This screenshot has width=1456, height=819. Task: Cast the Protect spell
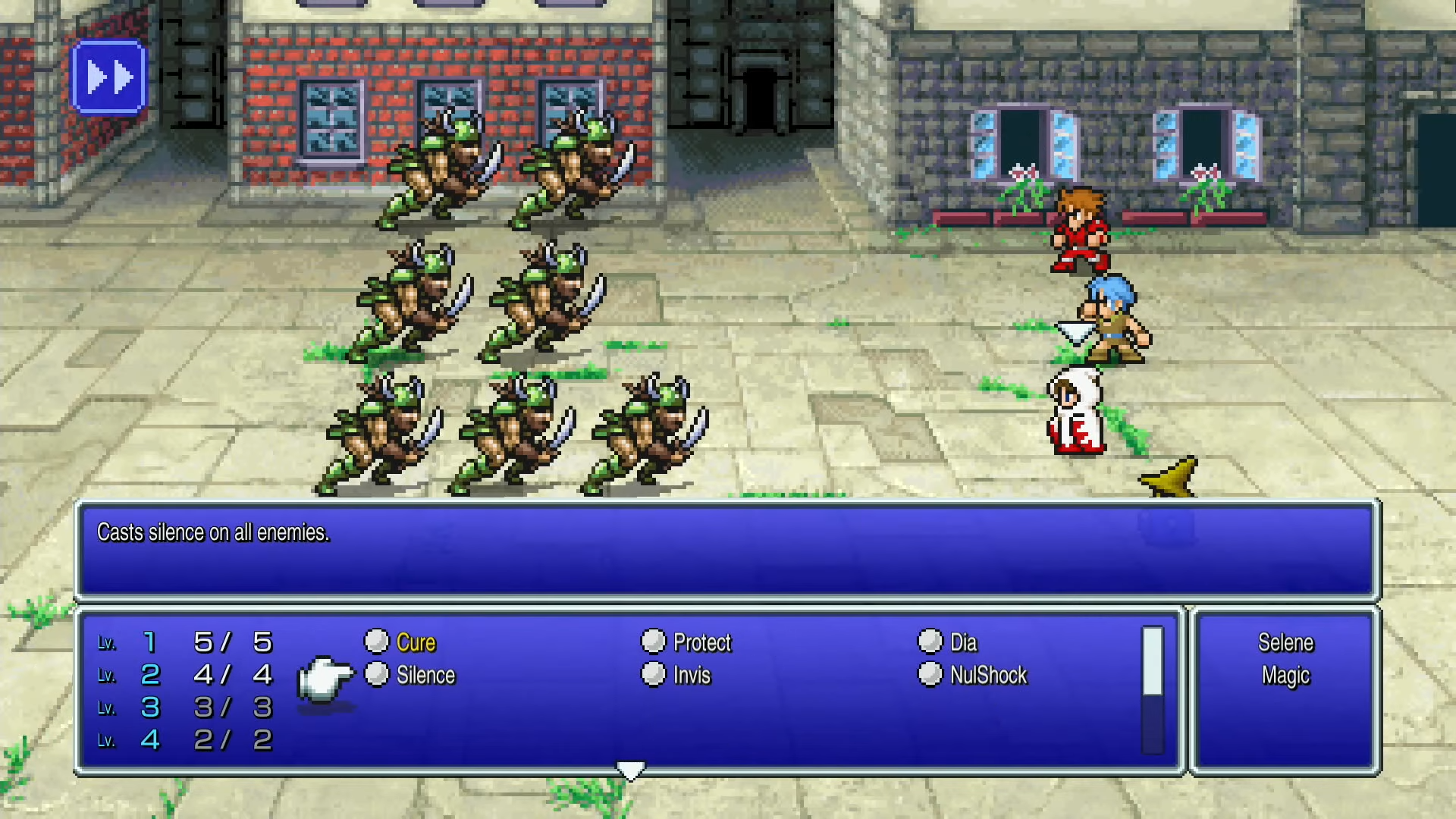(701, 642)
